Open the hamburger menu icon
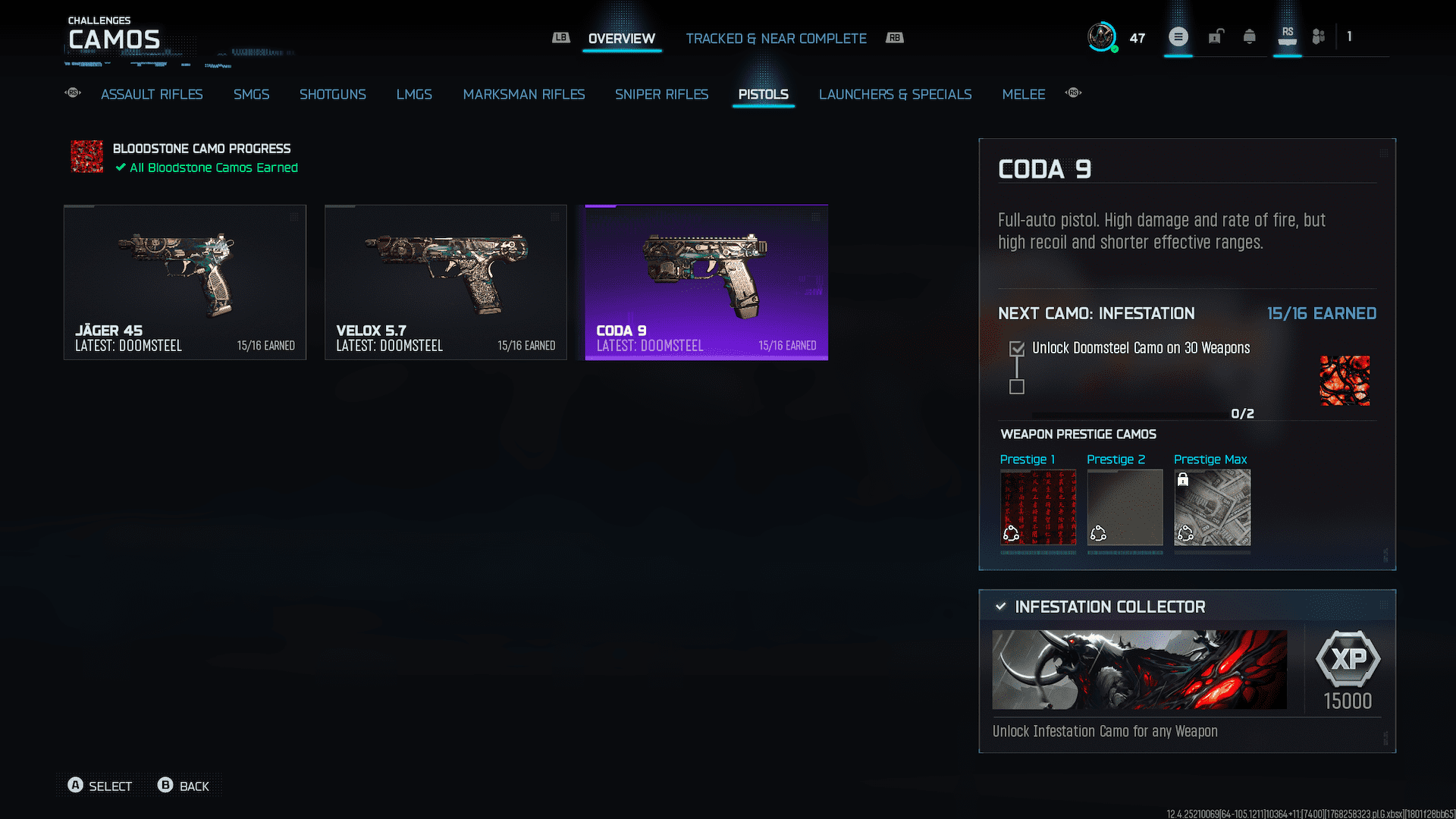 click(x=1178, y=36)
